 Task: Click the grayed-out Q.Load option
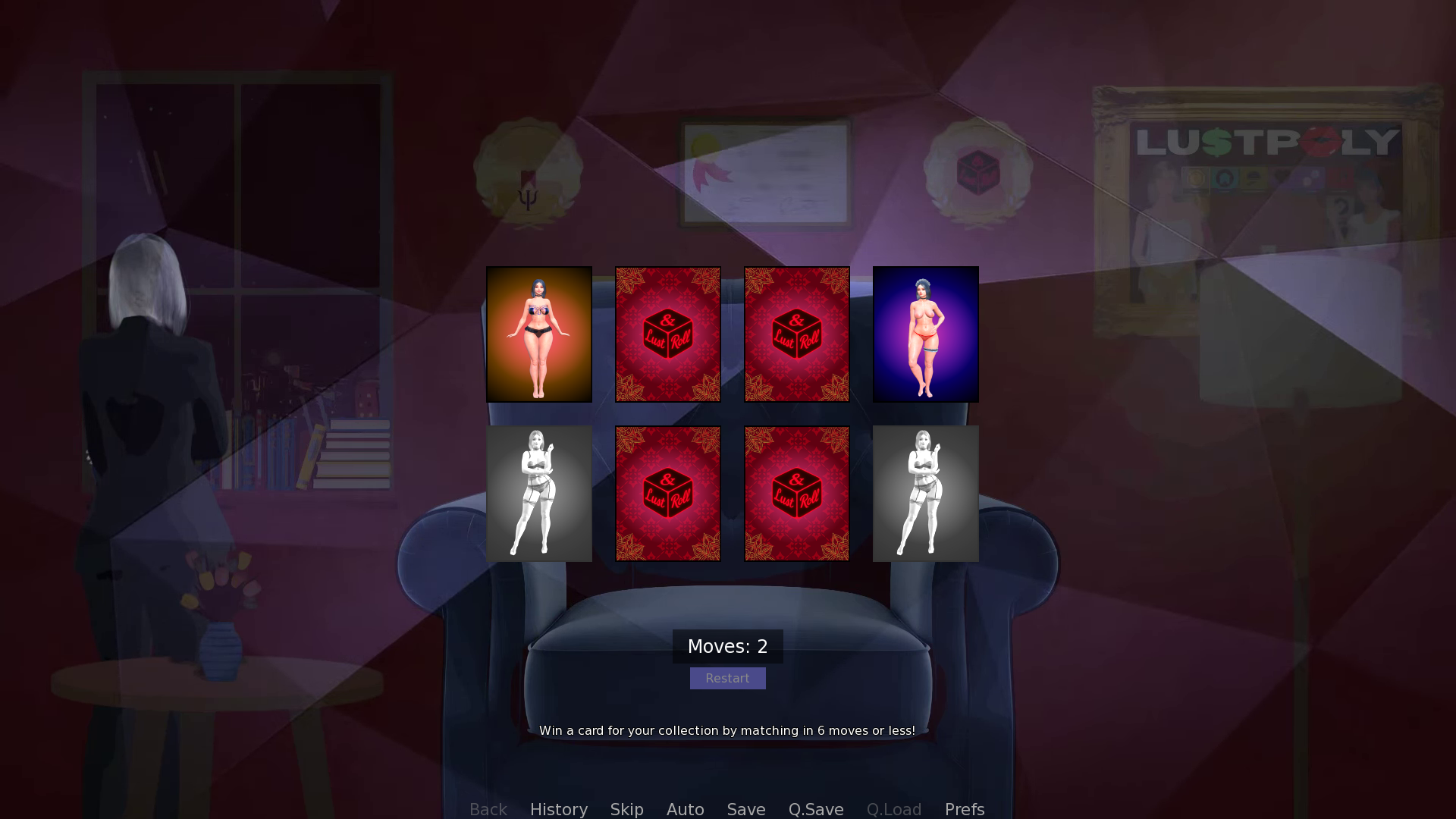click(x=893, y=809)
